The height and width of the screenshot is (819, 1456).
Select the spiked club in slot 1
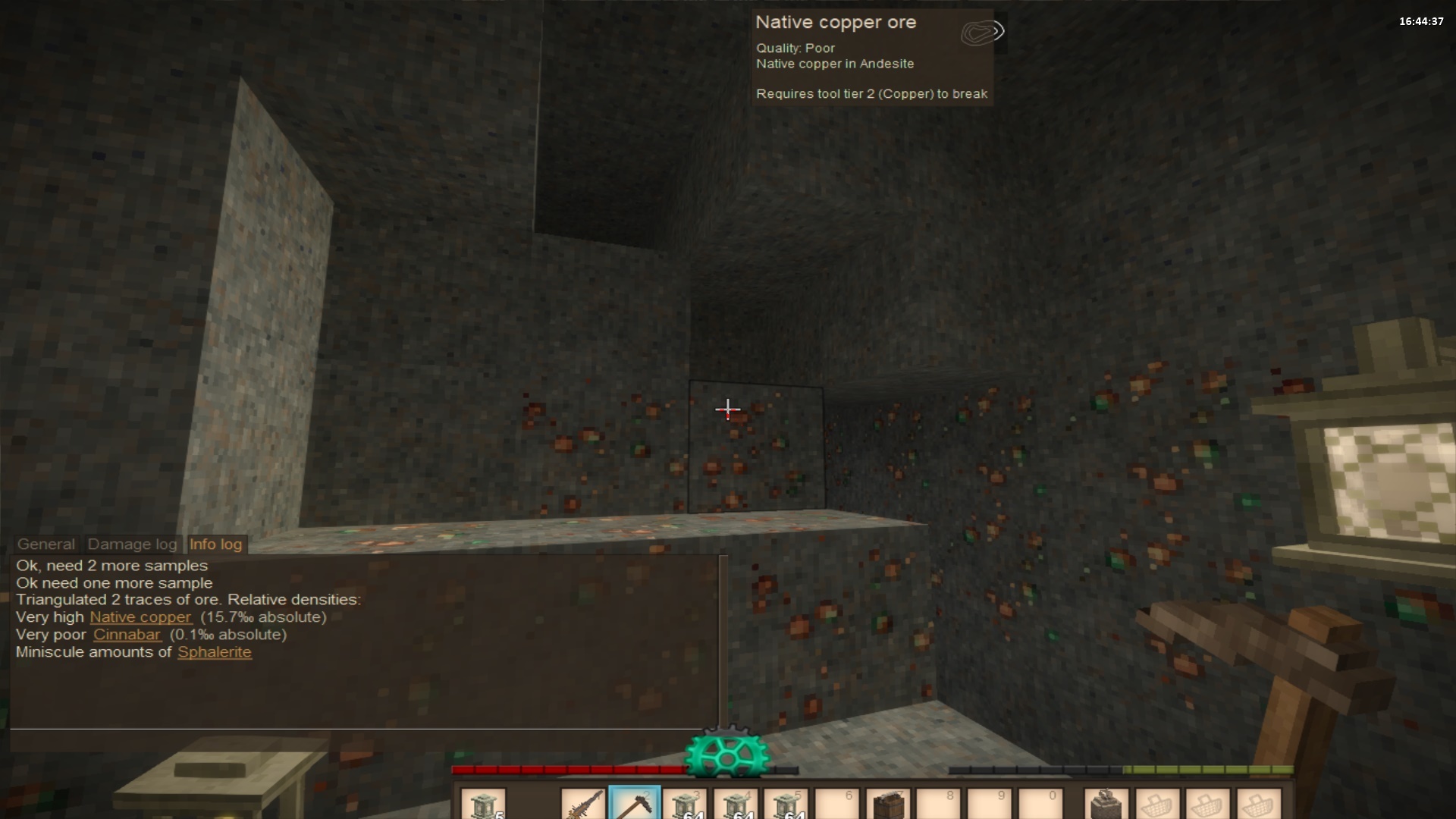click(583, 804)
